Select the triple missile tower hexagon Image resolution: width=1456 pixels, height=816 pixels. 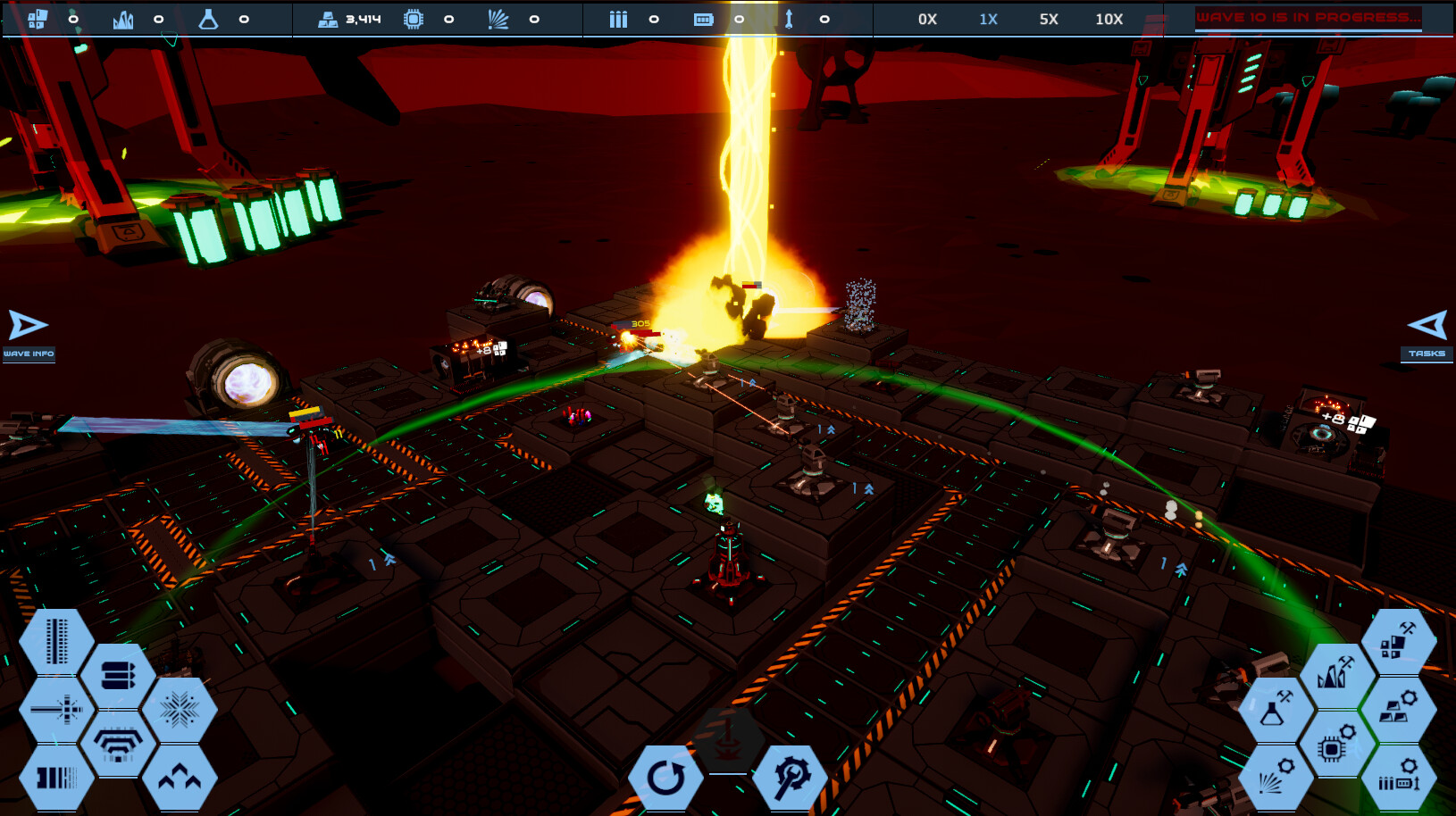pos(118,676)
